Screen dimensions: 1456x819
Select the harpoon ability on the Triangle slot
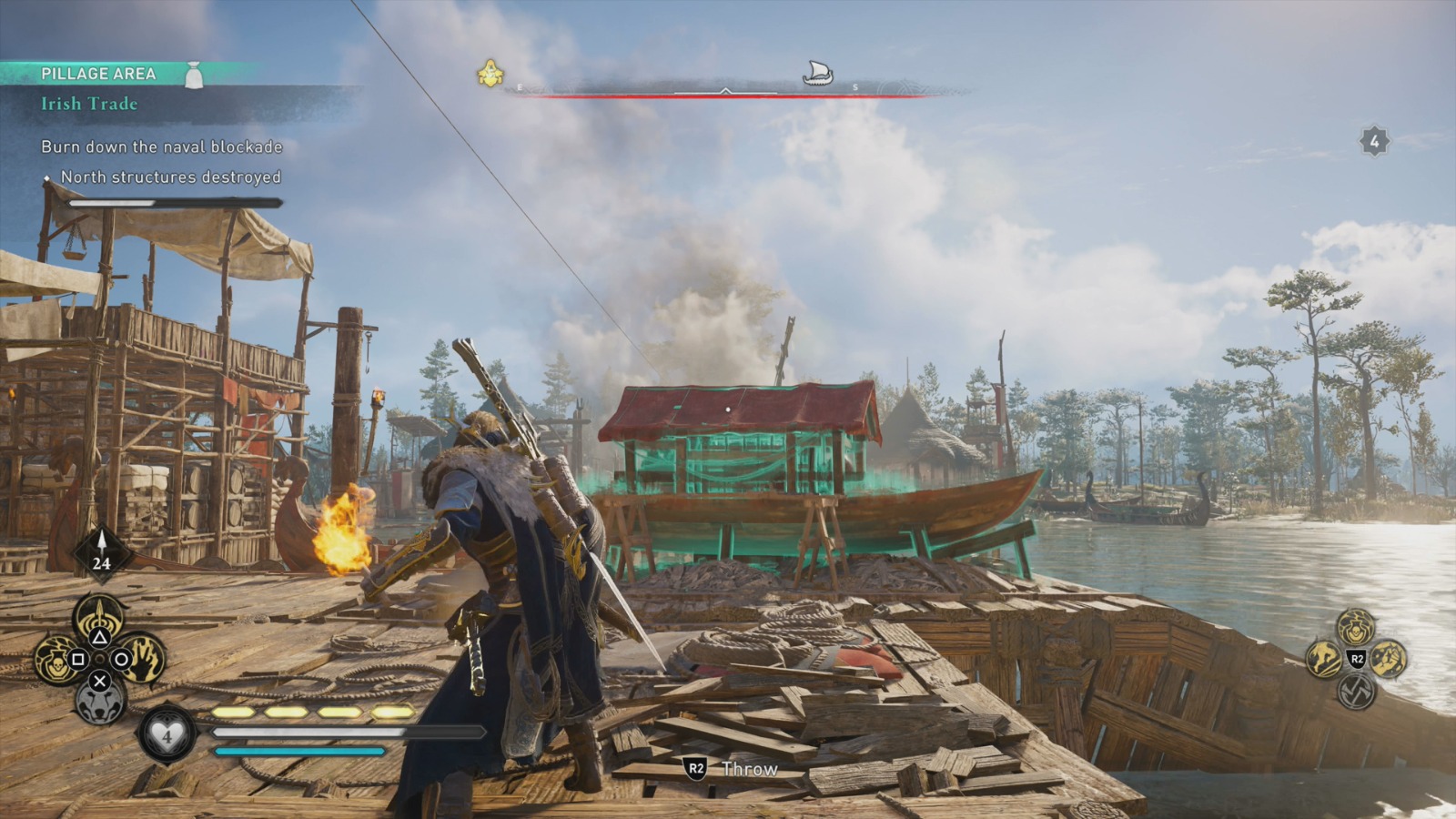pyautogui.click(x=99, y=617)
